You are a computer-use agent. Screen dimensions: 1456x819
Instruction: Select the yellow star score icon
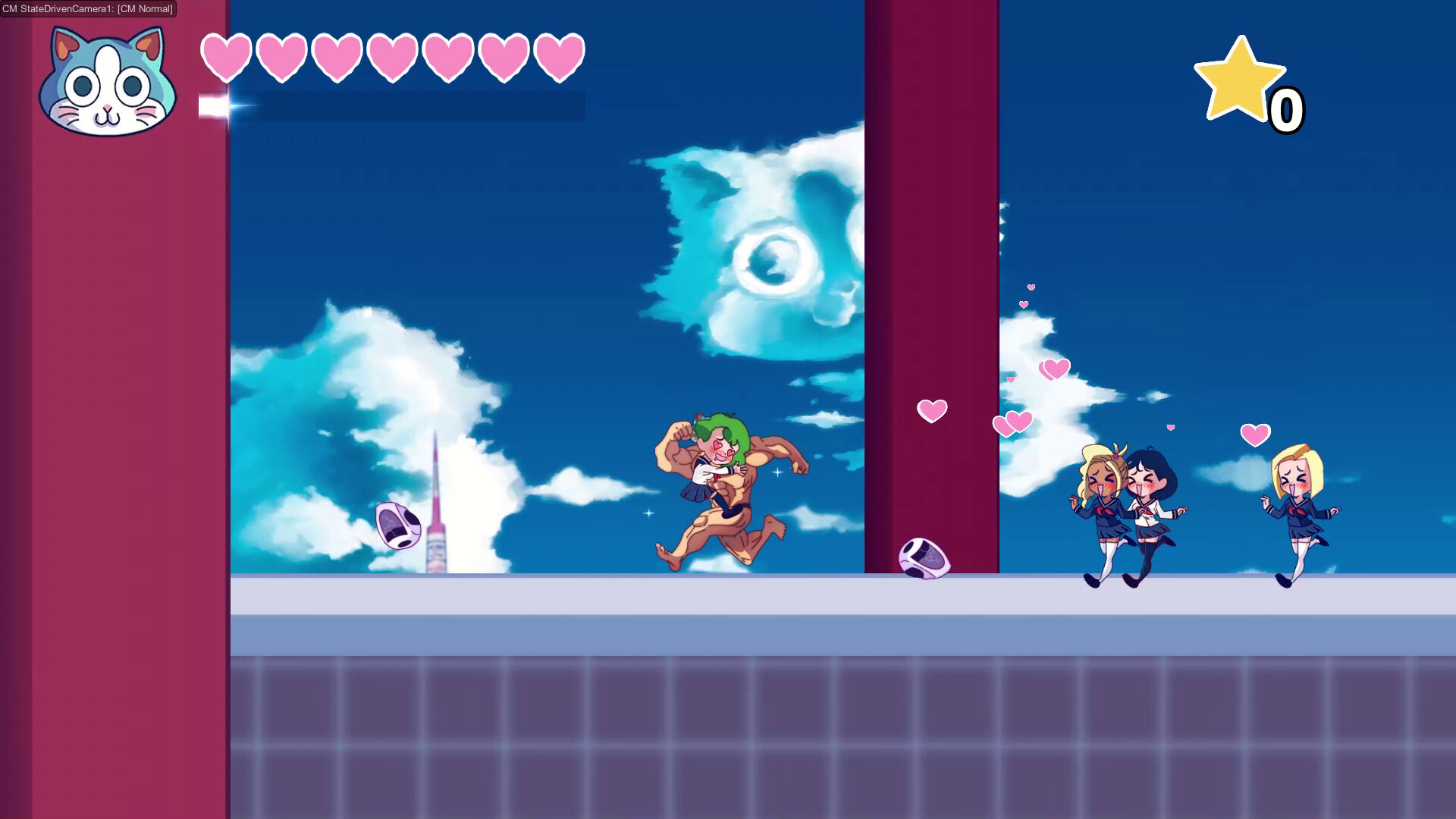pyautogui.click(x=1242, y=80)
